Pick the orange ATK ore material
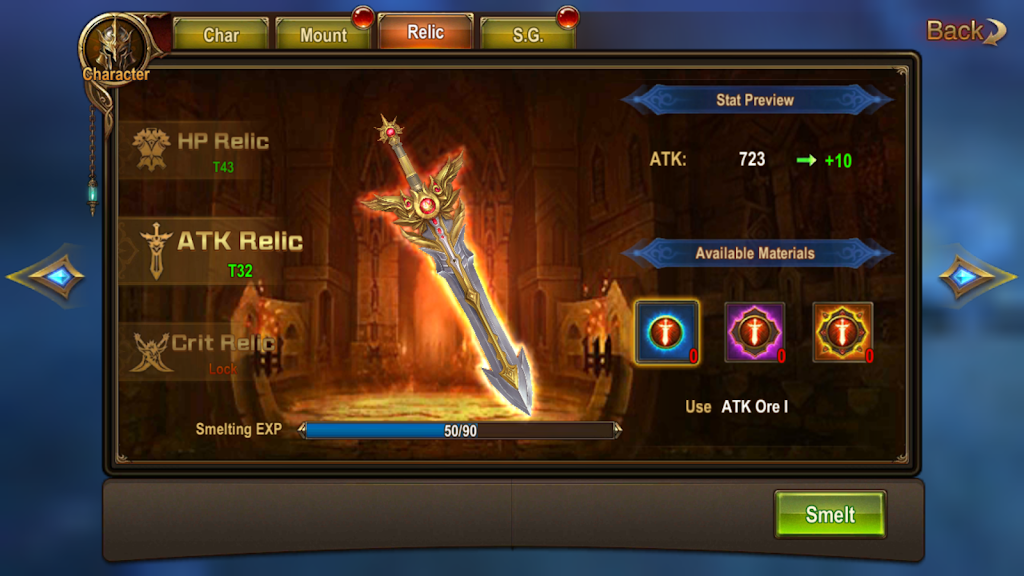 (x=842, y=332)
